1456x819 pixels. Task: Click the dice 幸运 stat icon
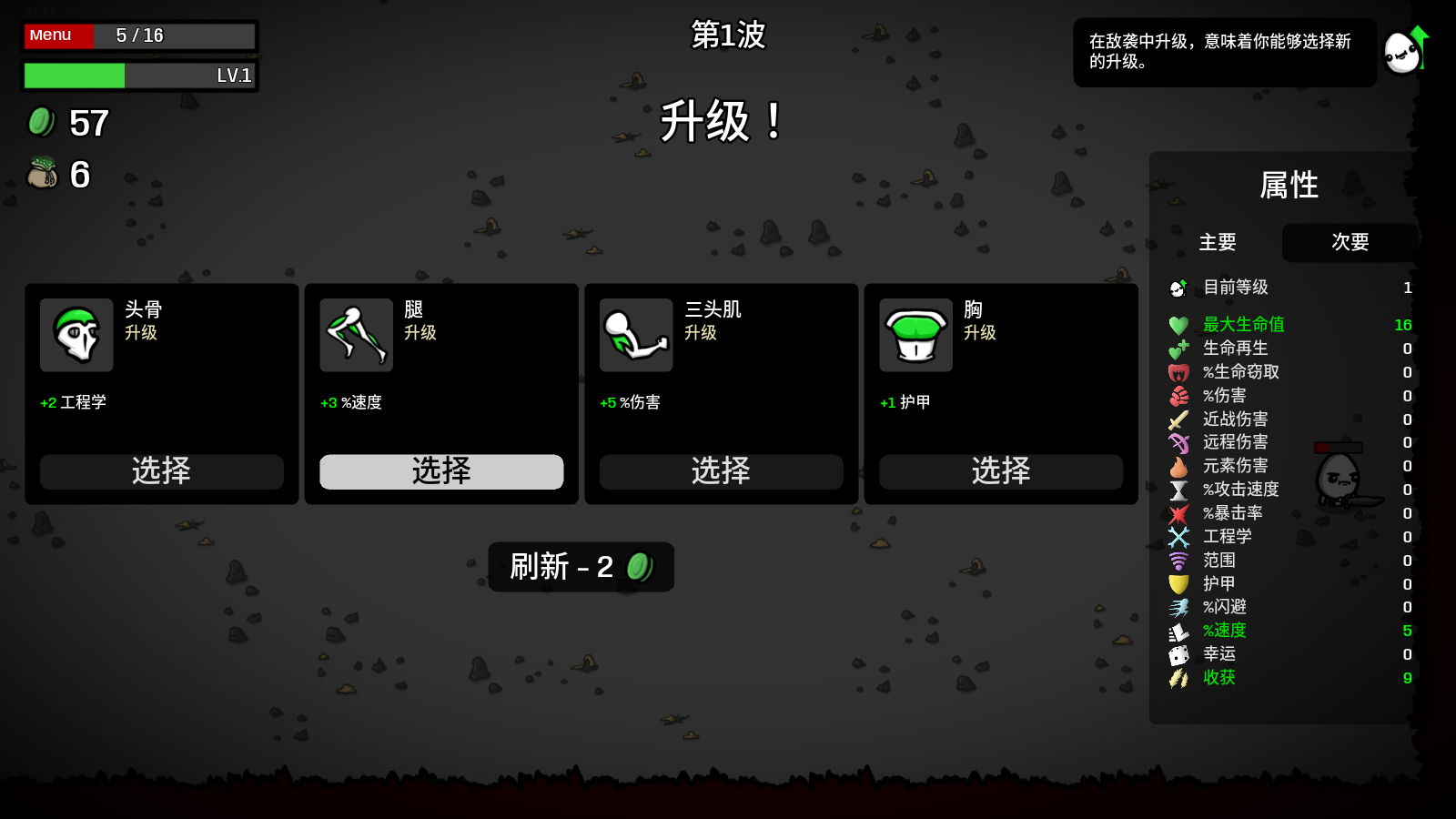point(1179,654)
